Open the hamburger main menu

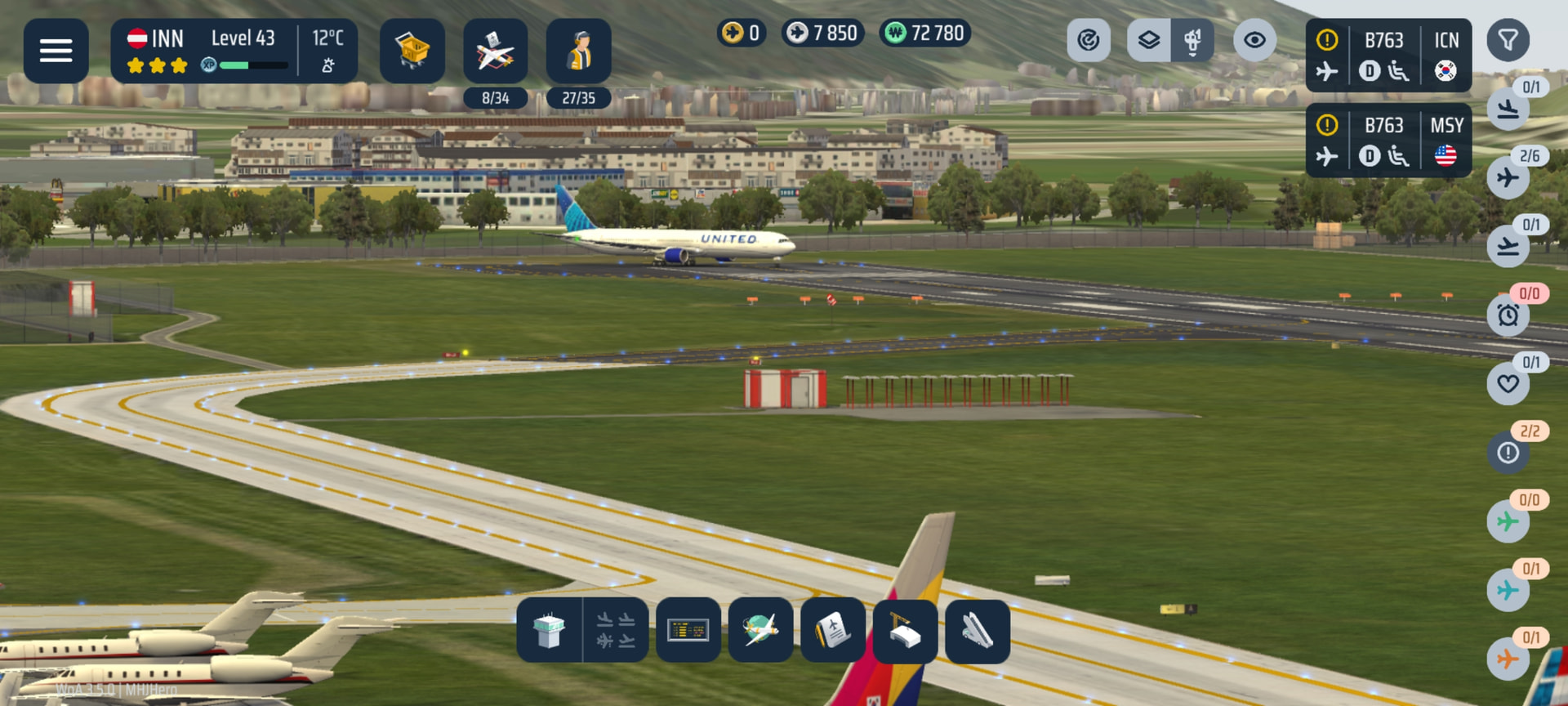(x=56, y=51)
